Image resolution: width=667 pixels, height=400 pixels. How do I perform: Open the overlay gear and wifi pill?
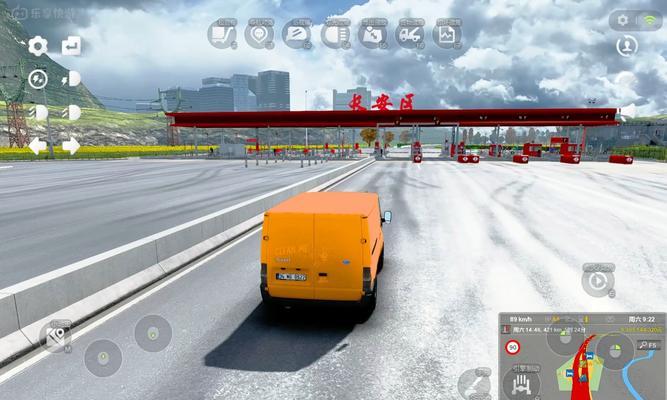[x=636, y=20]
